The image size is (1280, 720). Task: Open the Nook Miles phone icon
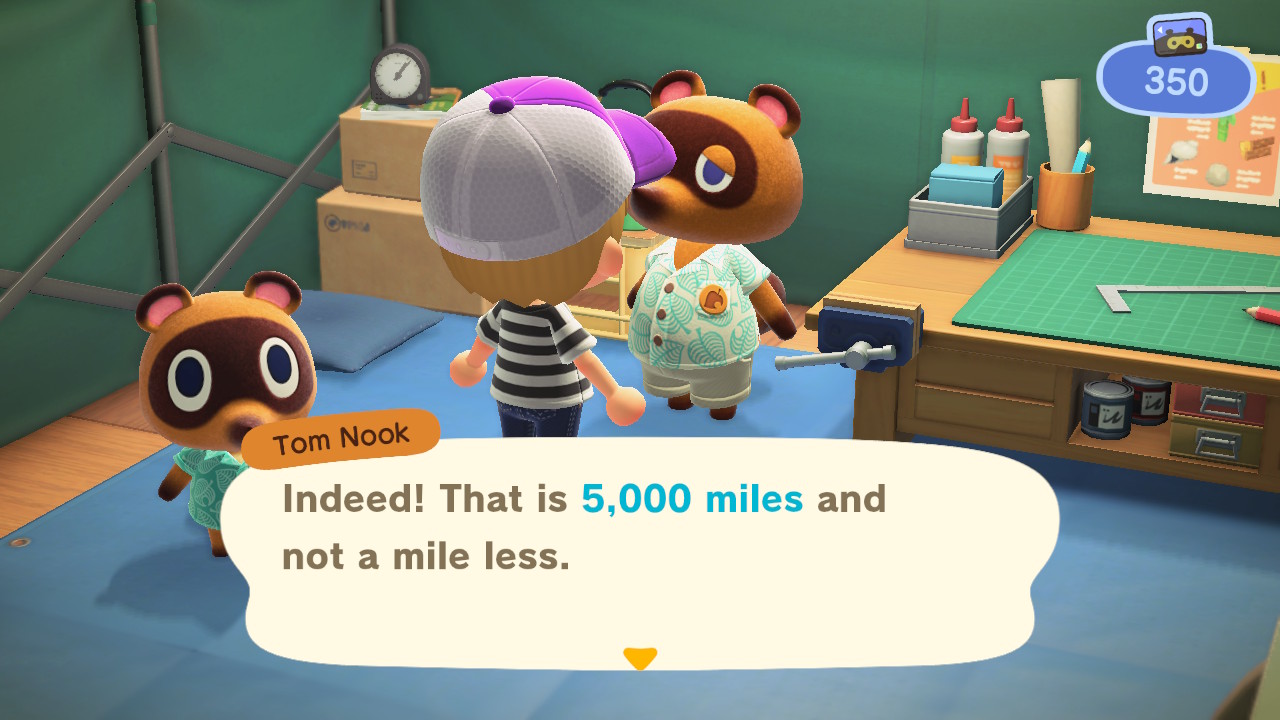coord(1178,36)
